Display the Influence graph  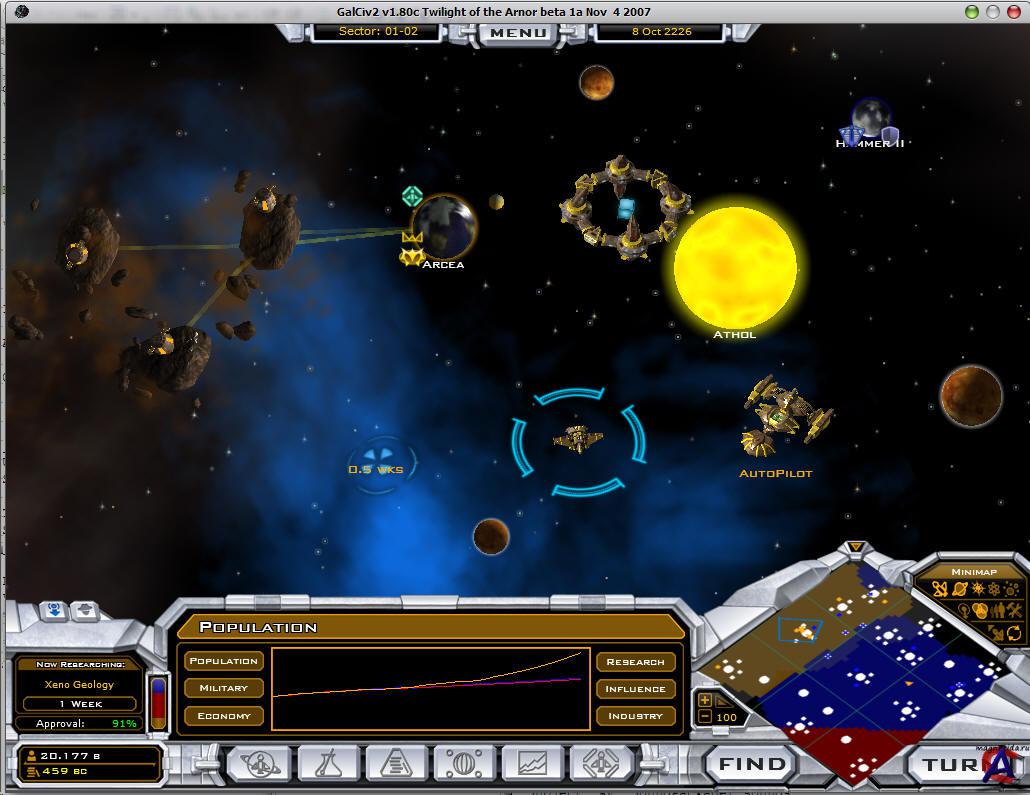point(635,688)
